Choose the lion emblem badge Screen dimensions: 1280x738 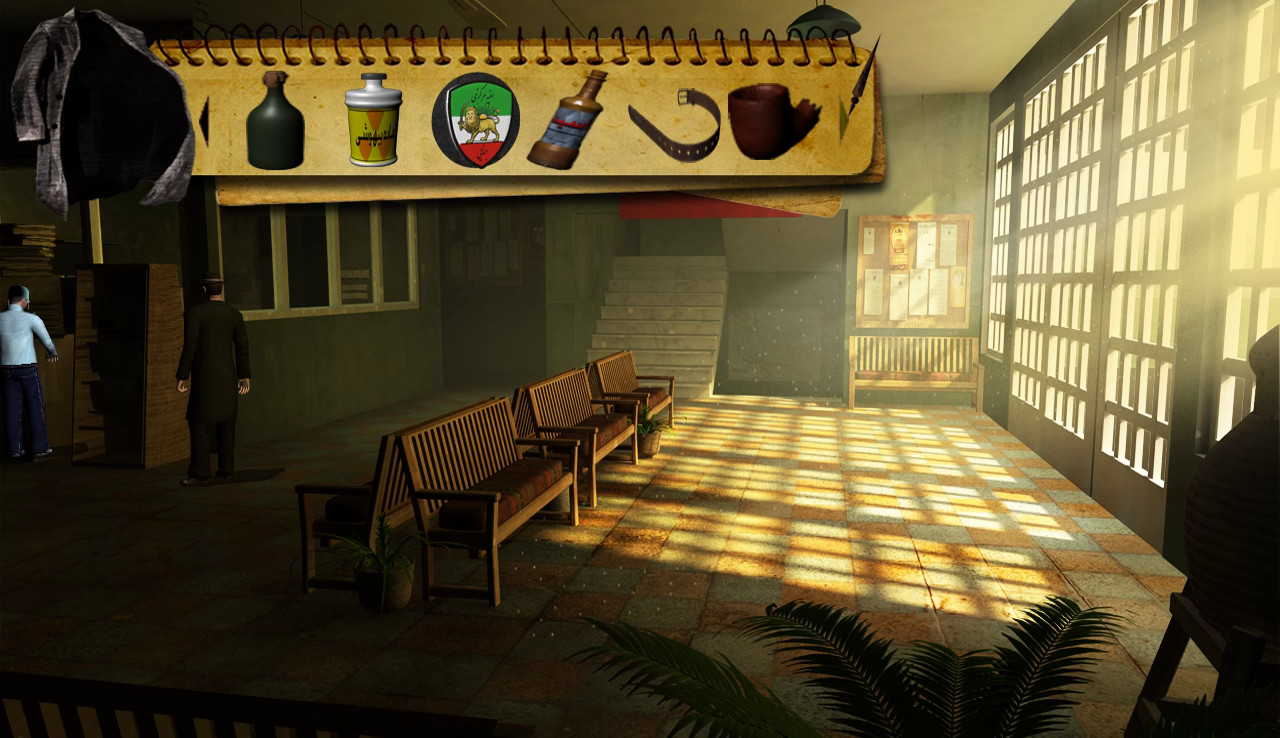(x=475, y=121)
